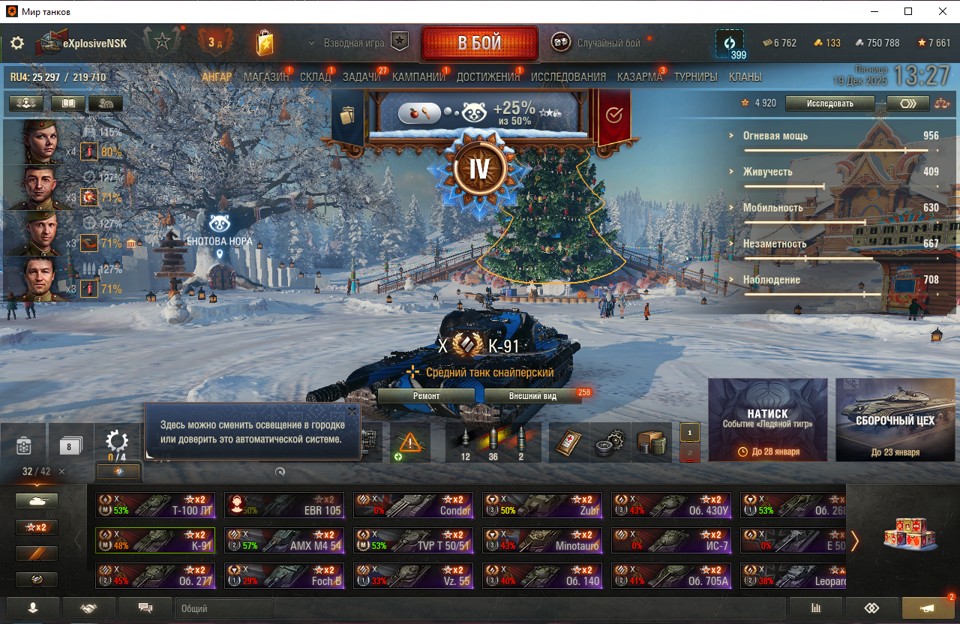Open the Кампании section

418,77
